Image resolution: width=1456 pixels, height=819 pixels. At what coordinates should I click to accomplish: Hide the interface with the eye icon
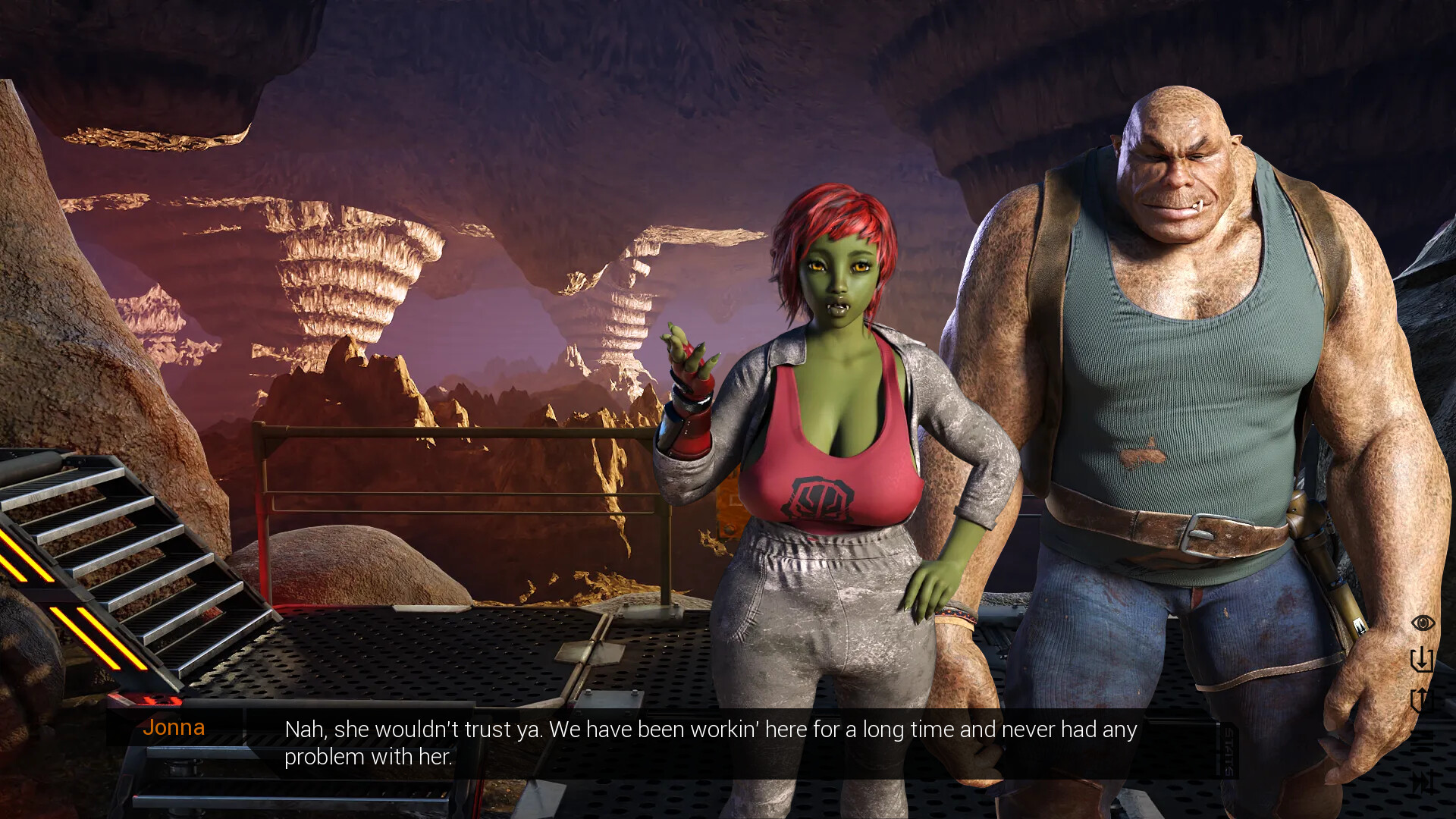[x=1423, y=623]
